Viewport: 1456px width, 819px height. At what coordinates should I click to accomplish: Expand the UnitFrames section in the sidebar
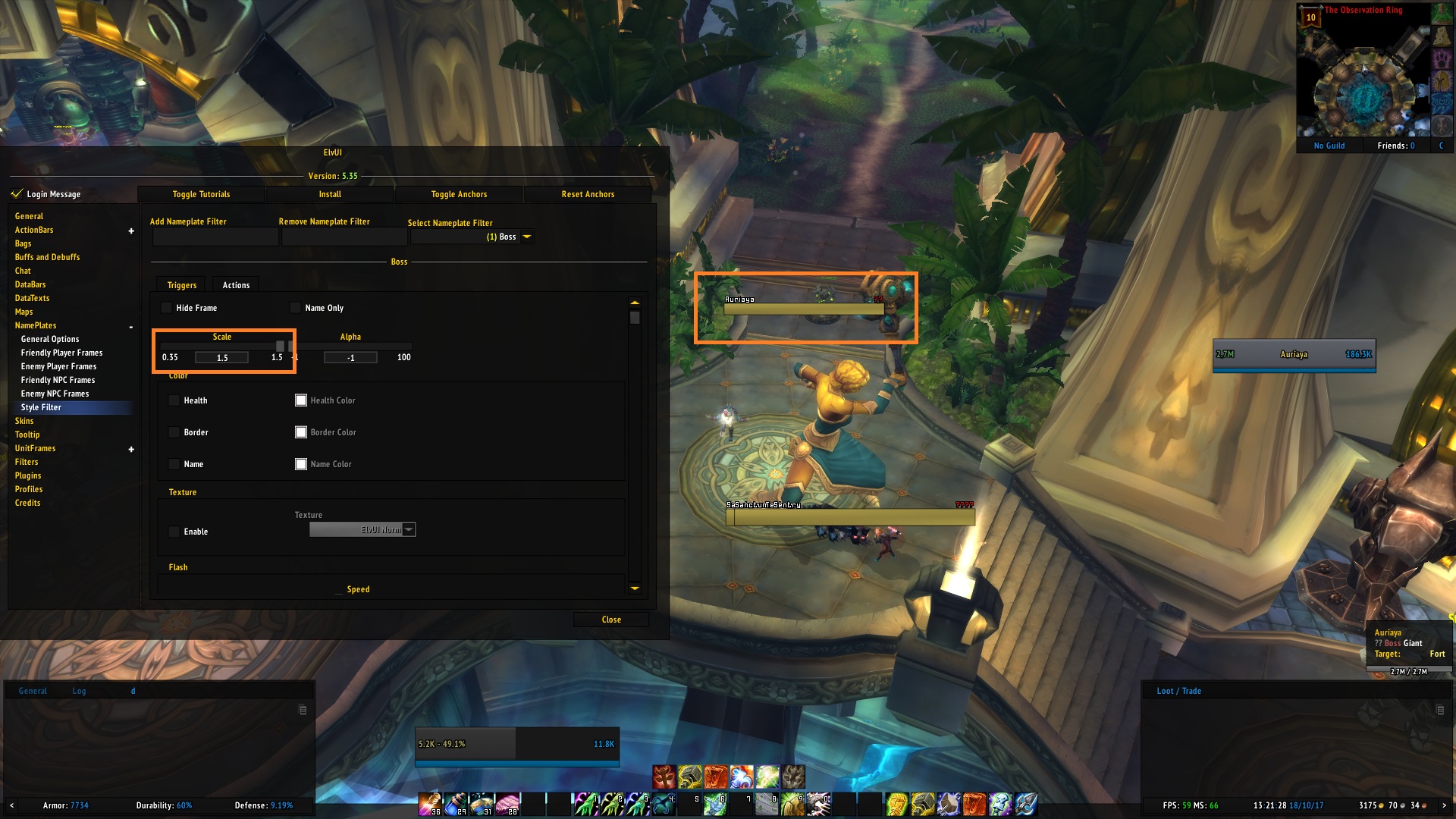[130, 448]
